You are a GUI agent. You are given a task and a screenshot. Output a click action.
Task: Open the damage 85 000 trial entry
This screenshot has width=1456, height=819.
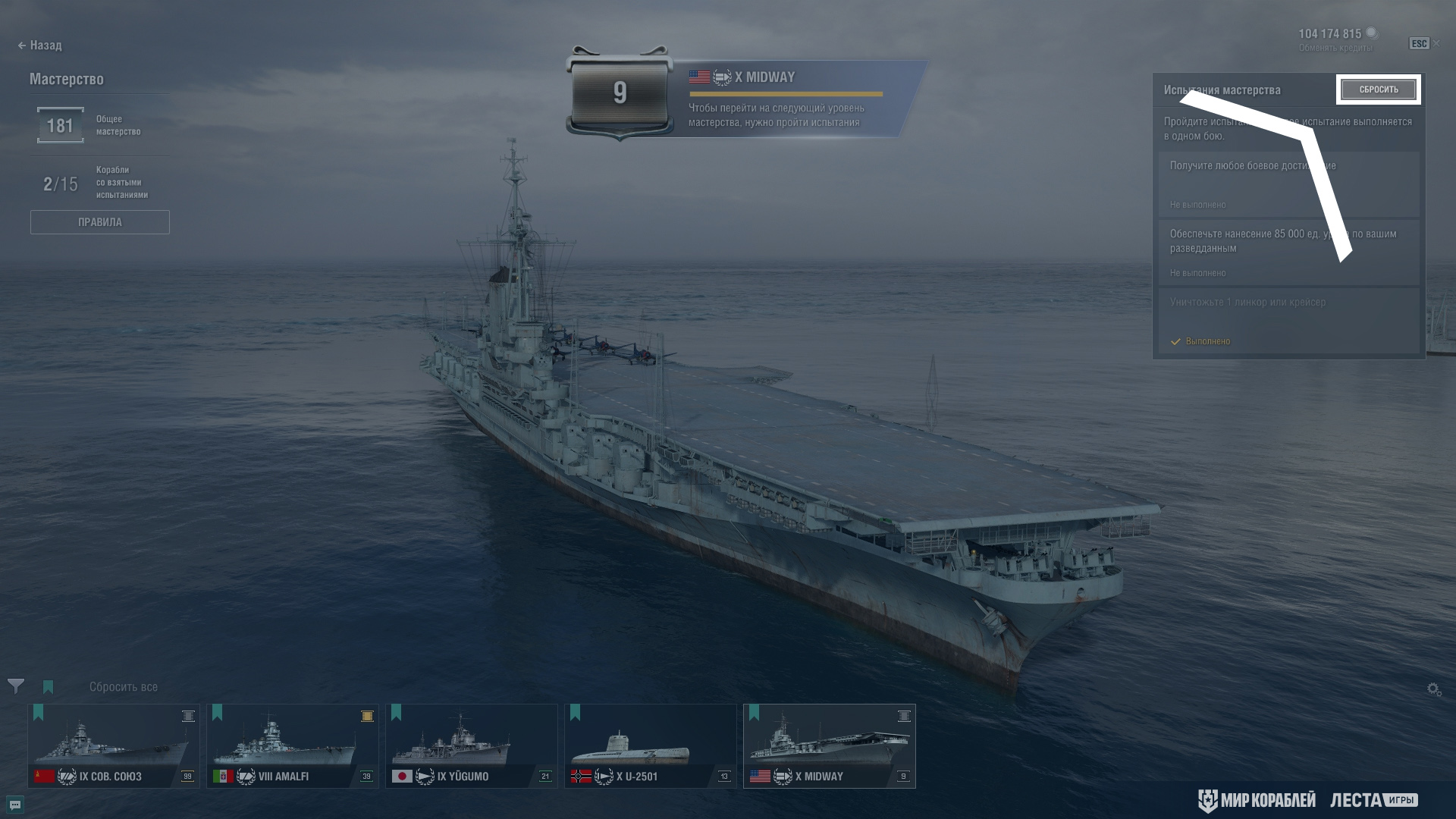1288,253
